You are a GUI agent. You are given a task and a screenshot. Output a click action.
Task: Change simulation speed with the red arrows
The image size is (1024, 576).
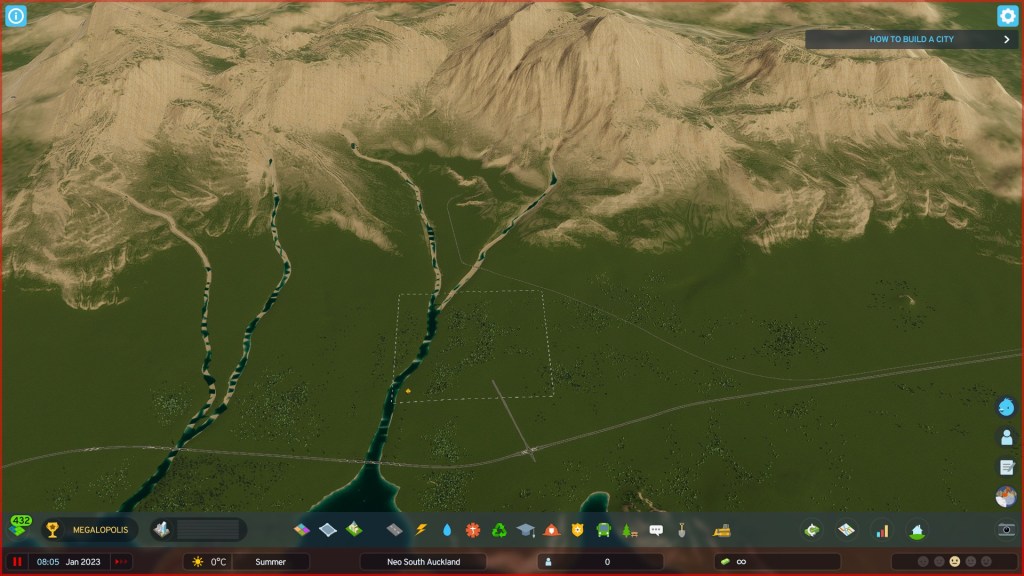[121, 562]
